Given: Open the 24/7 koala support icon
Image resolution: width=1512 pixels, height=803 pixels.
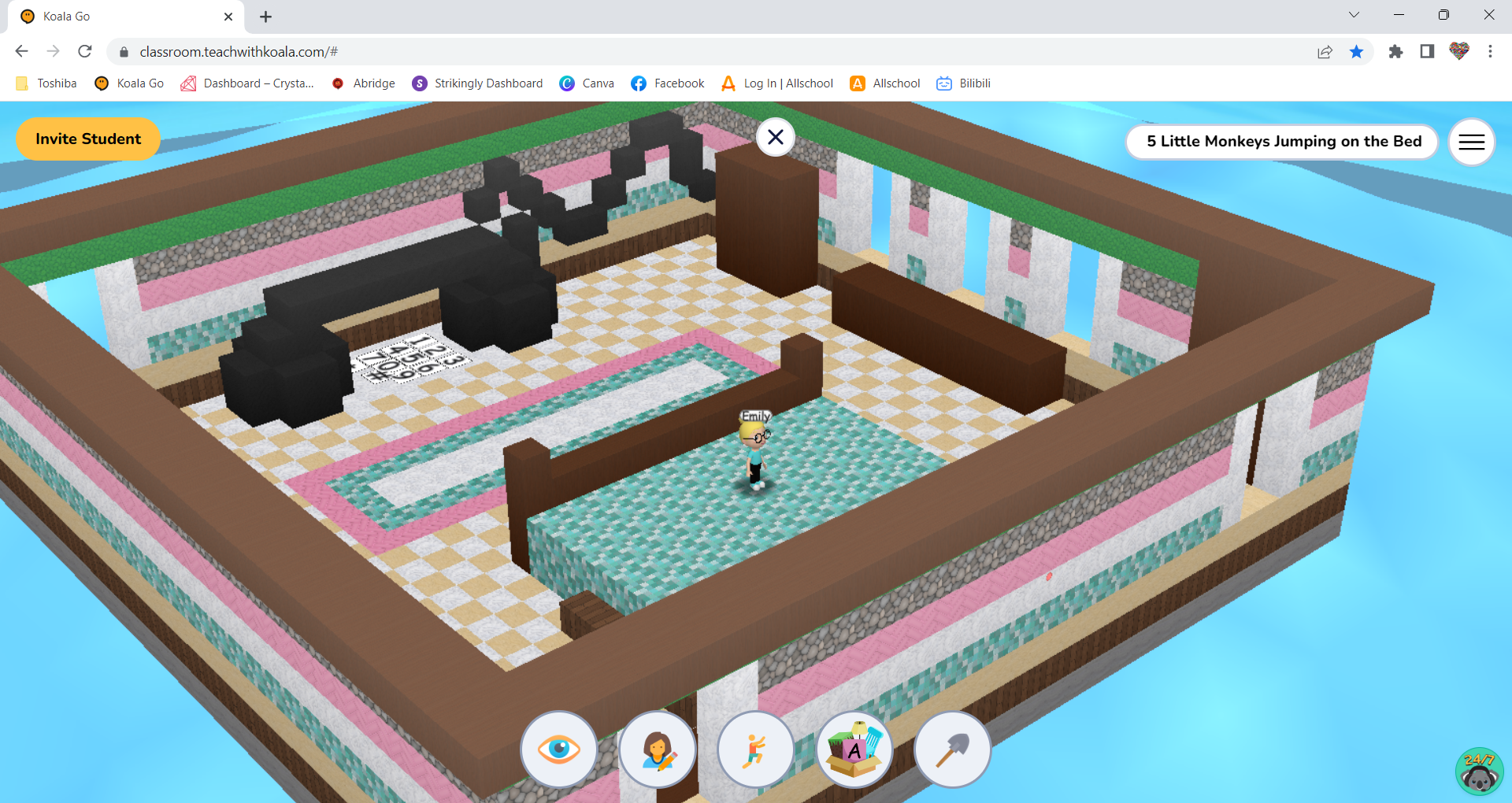Looking at the screenshot, I should 1479,771.
